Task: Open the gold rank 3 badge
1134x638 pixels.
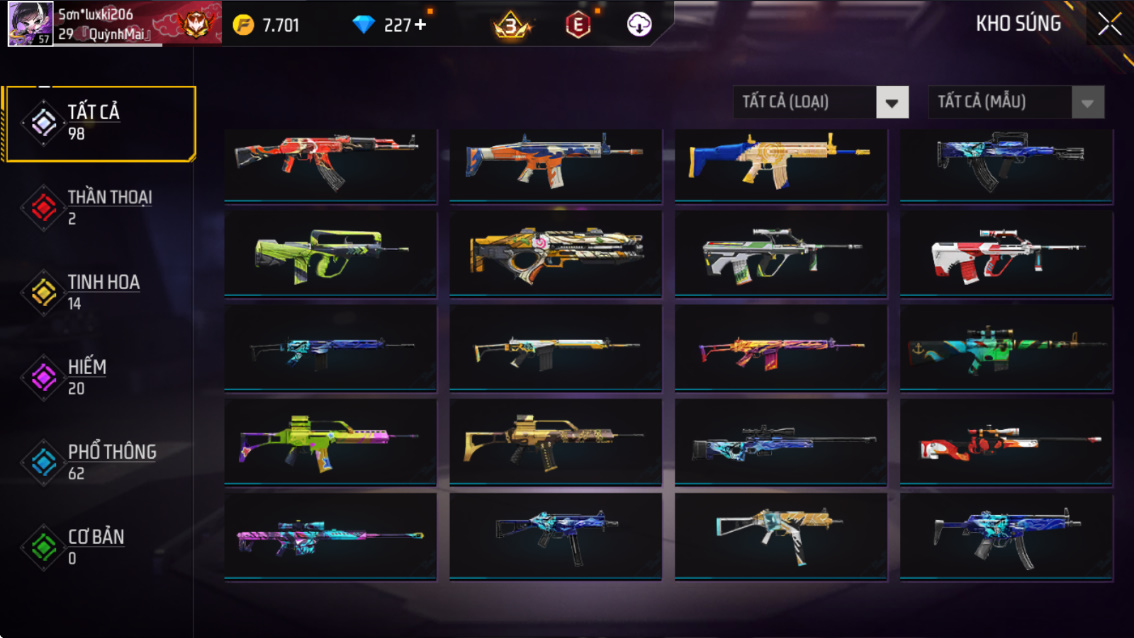Action: pyautogui.click(x=511, y=26)
